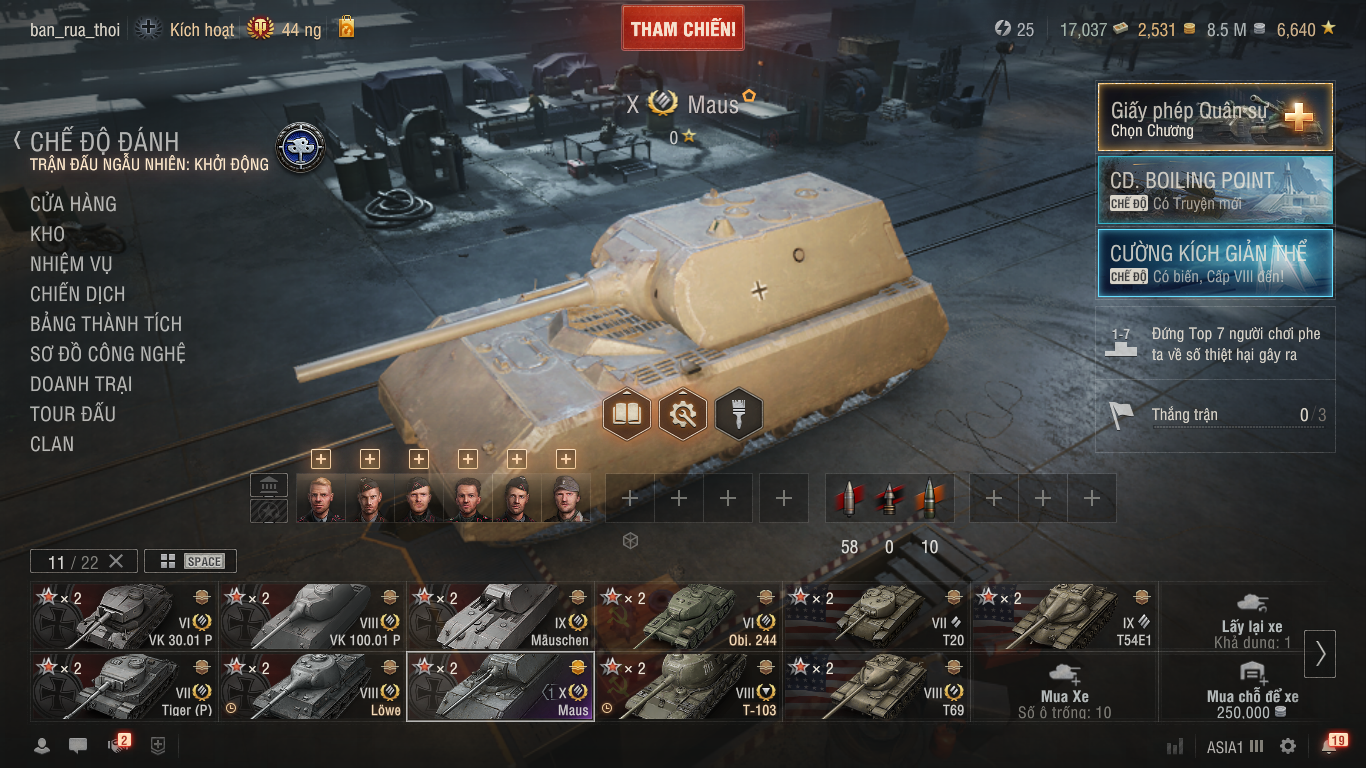The height and width of the screenshot is (768, 1366).
Task: Select the Obj. 244 tank
Action: pyautogui.click(x=688, y=616)
